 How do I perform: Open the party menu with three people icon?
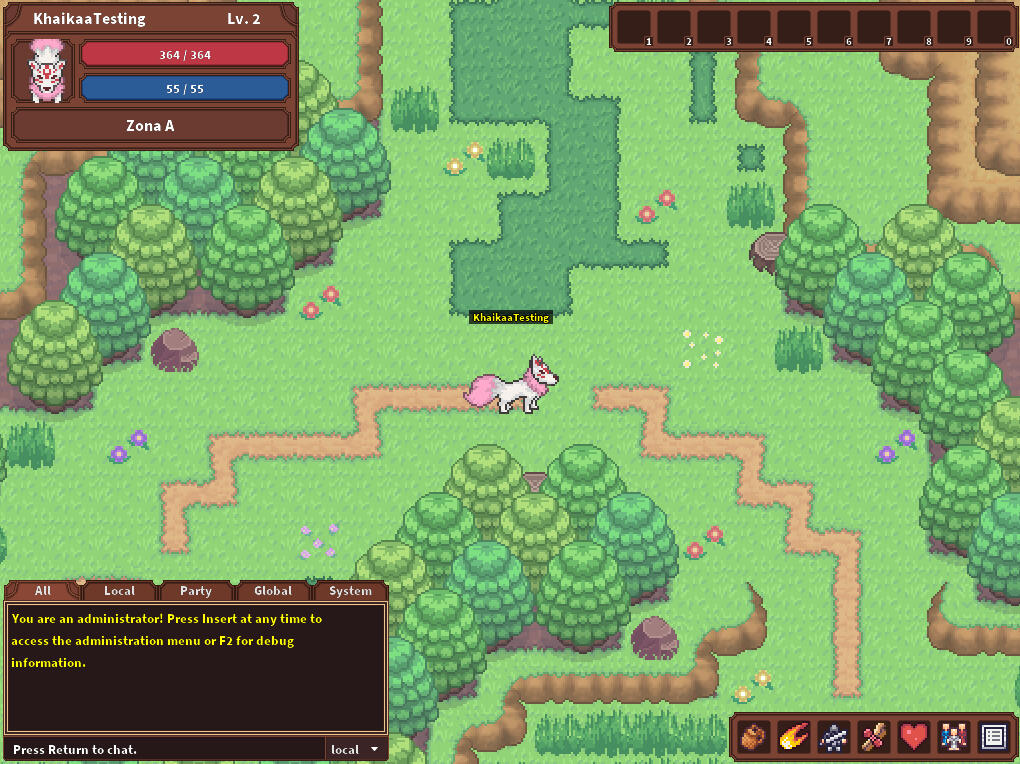pos(952,738)
